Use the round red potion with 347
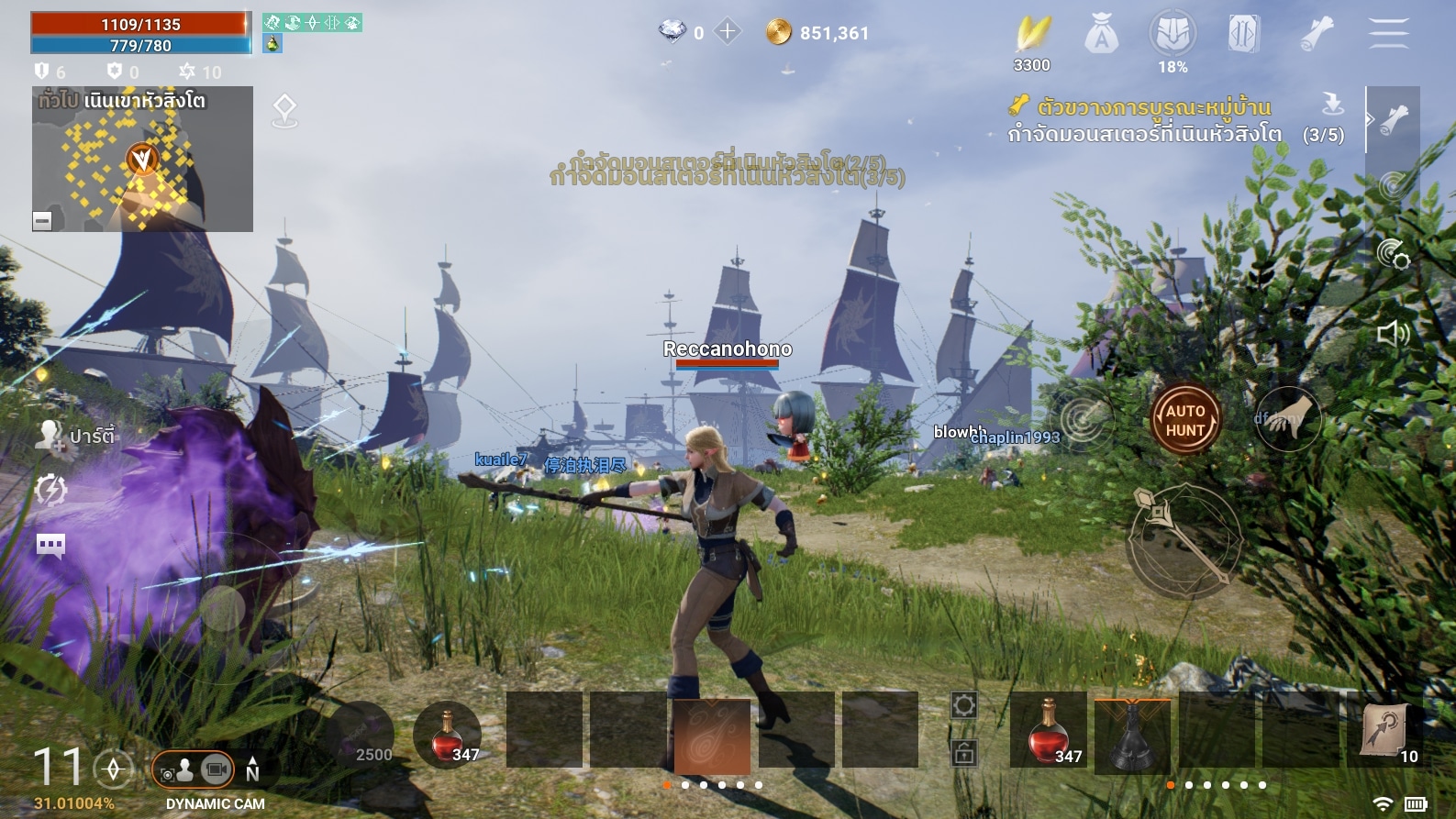The width and height of the screenshot is (1456, 819). tap(447, 736)
